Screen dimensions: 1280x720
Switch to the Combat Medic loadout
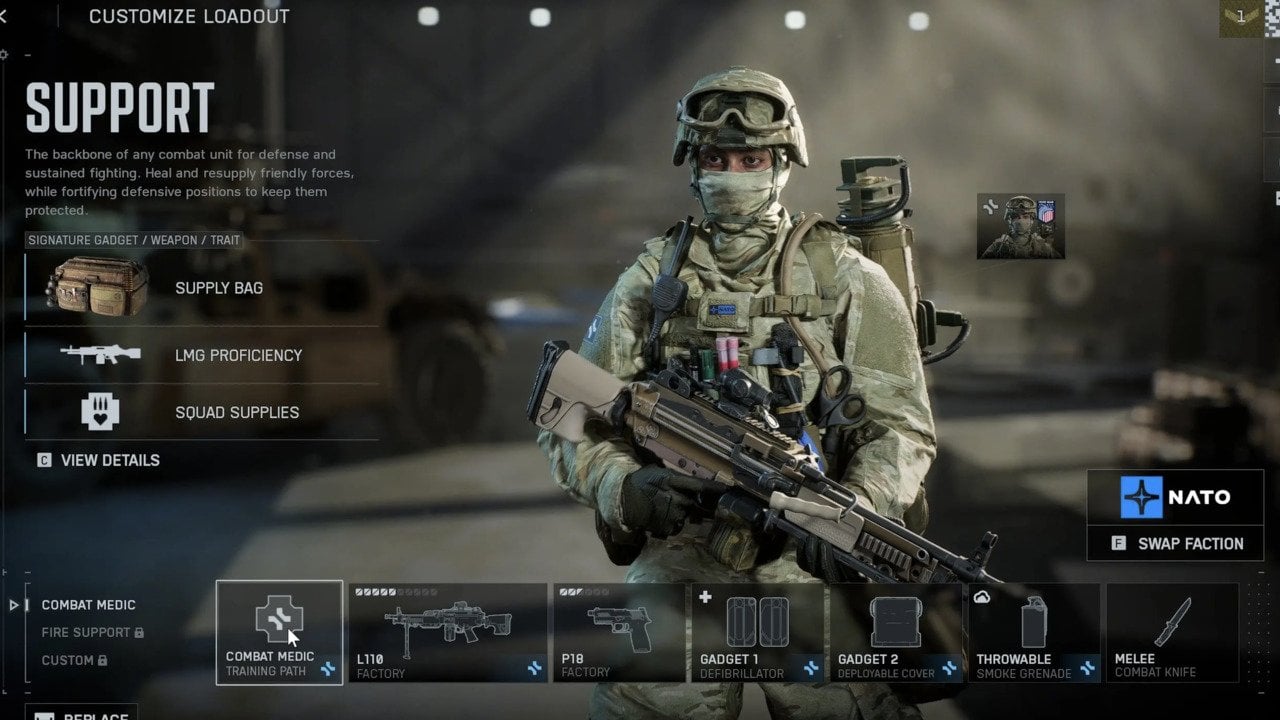coord(88,605)
